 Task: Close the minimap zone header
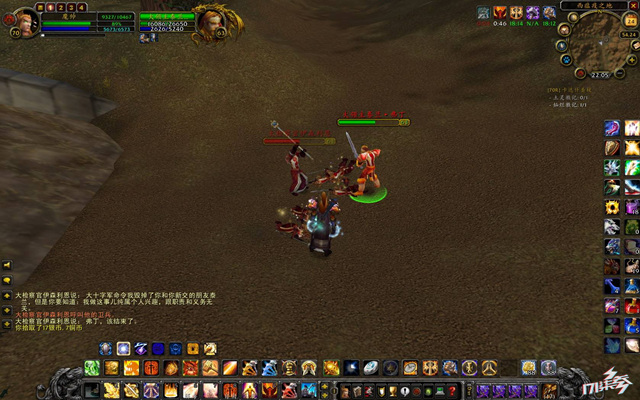point(635,5)
